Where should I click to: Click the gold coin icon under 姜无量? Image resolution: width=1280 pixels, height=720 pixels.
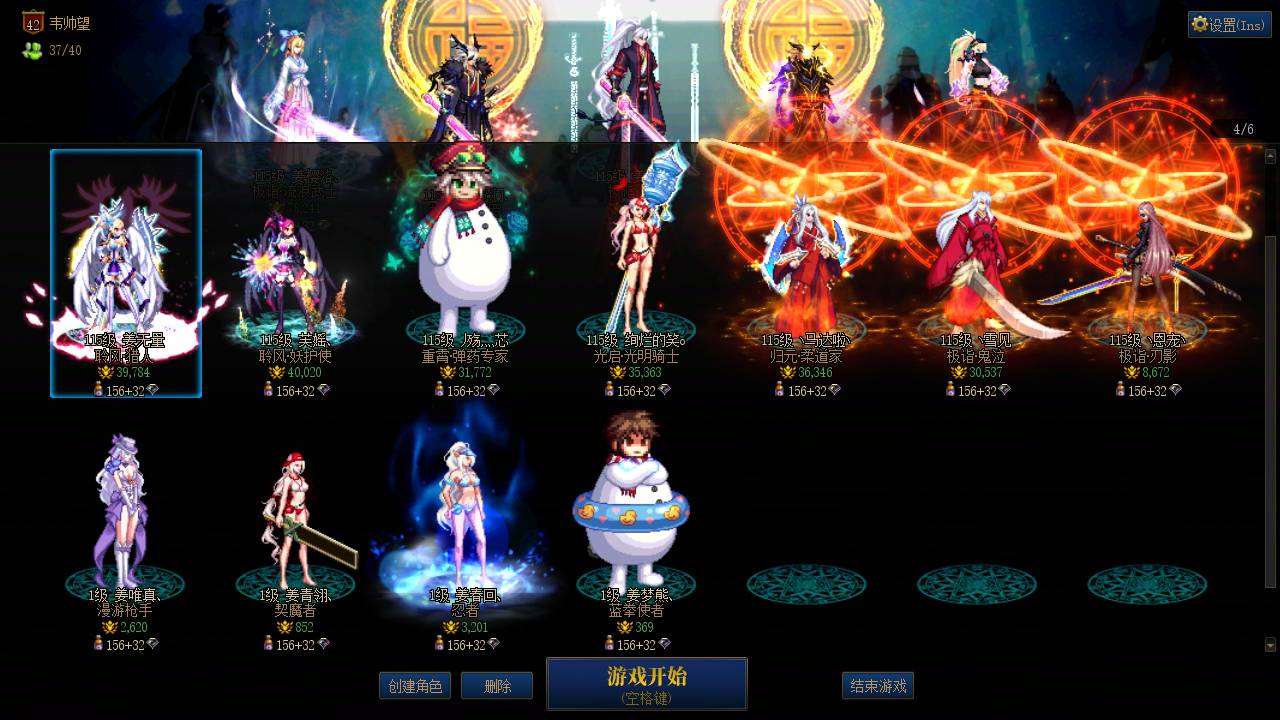tap(107, 372)
